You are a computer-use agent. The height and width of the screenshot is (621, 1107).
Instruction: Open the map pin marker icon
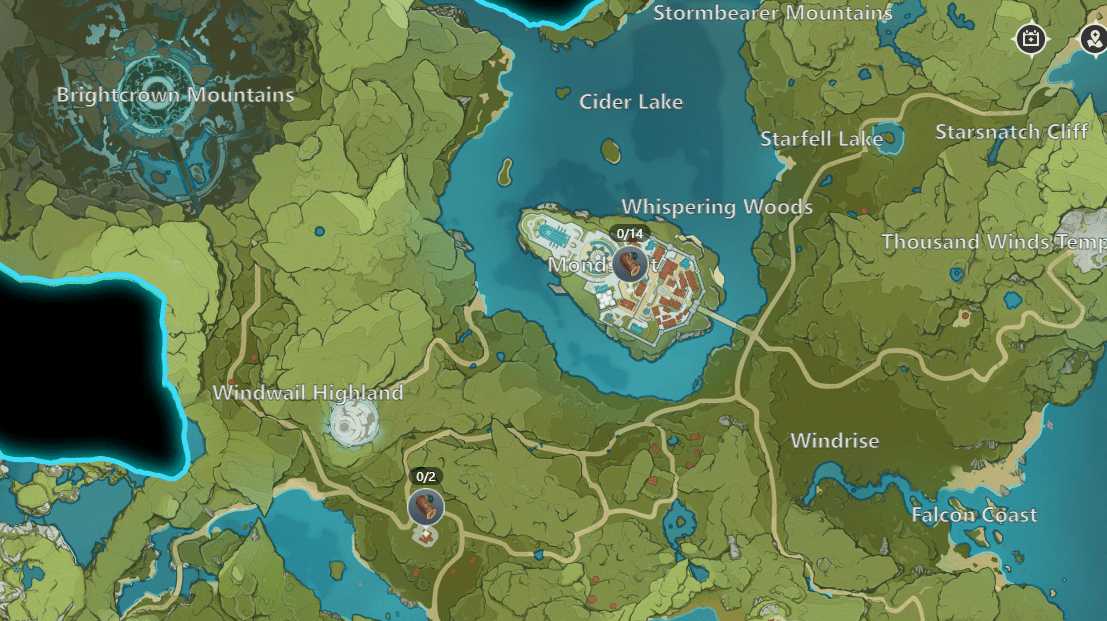(1093, 40)
